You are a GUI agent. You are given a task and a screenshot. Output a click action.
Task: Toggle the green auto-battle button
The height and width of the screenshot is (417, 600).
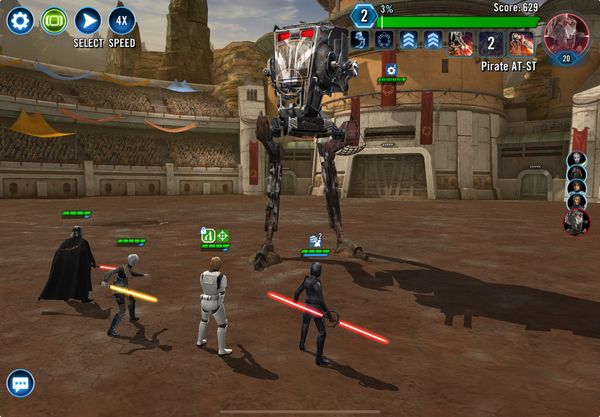coord(54,20)
